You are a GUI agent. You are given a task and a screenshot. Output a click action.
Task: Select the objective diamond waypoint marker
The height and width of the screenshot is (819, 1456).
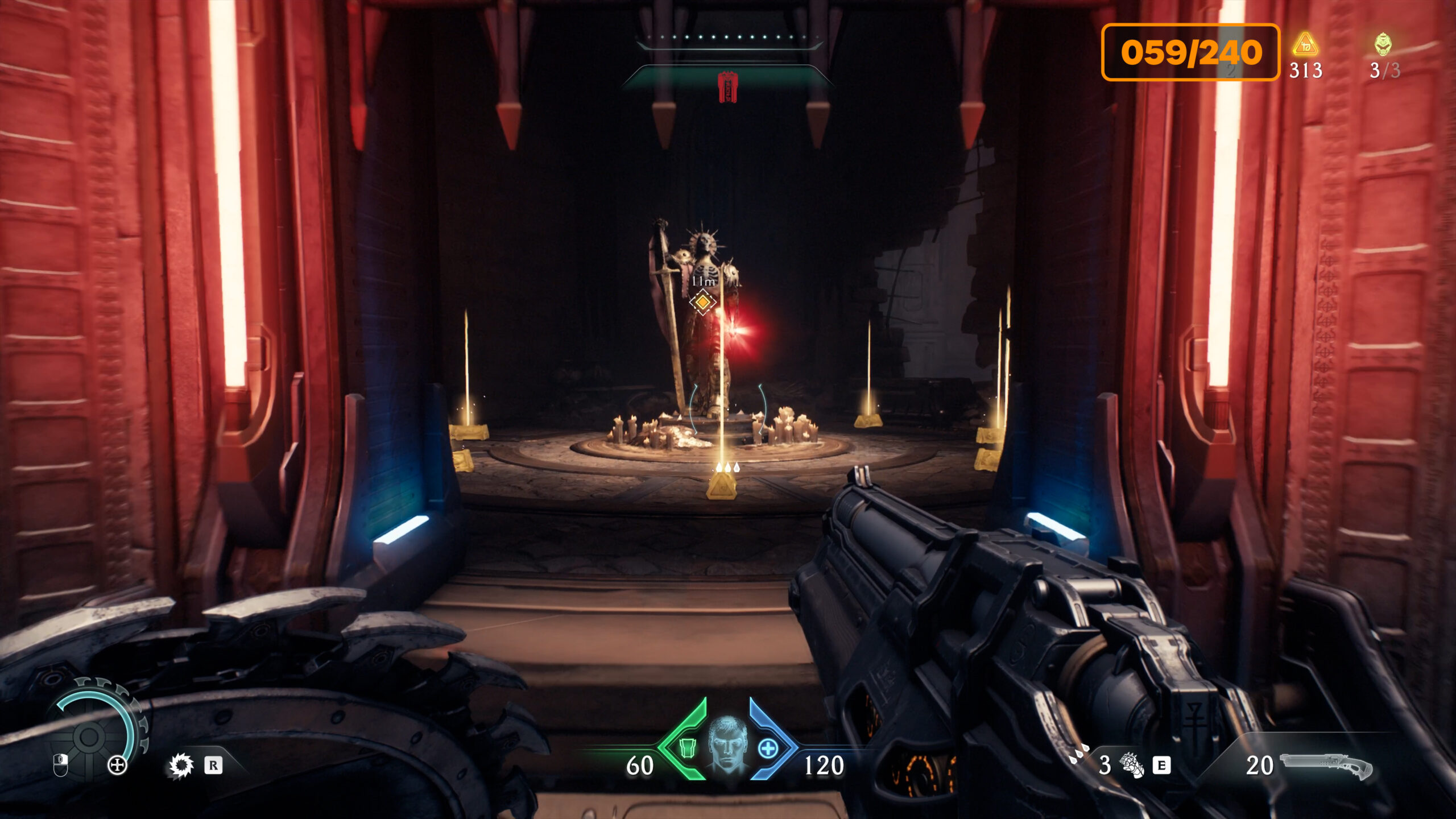point(702,302)
